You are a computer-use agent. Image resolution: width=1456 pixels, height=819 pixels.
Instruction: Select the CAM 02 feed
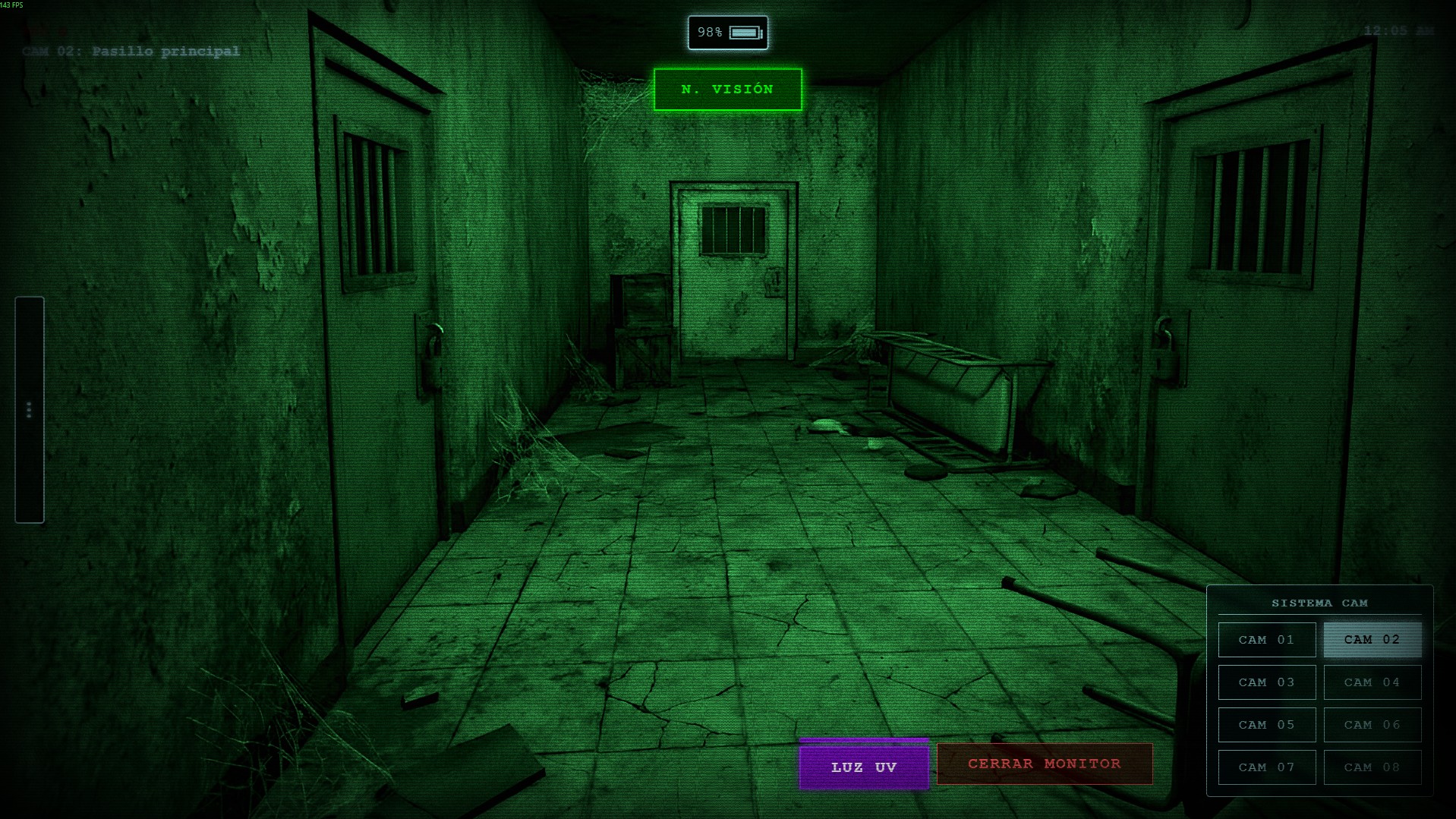(1372, 640)
